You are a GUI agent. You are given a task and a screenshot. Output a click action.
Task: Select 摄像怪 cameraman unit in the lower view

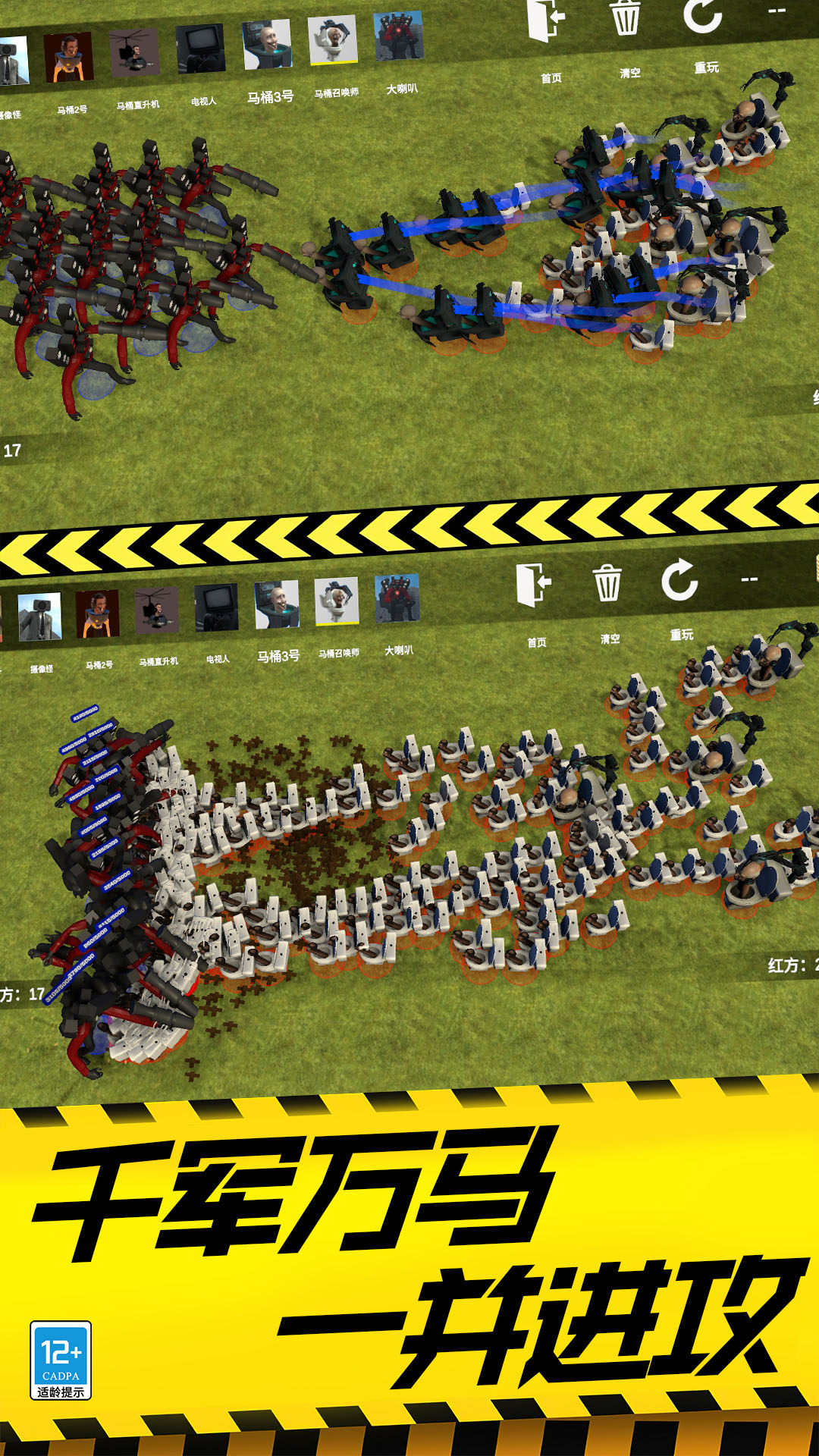pos(39,617)
